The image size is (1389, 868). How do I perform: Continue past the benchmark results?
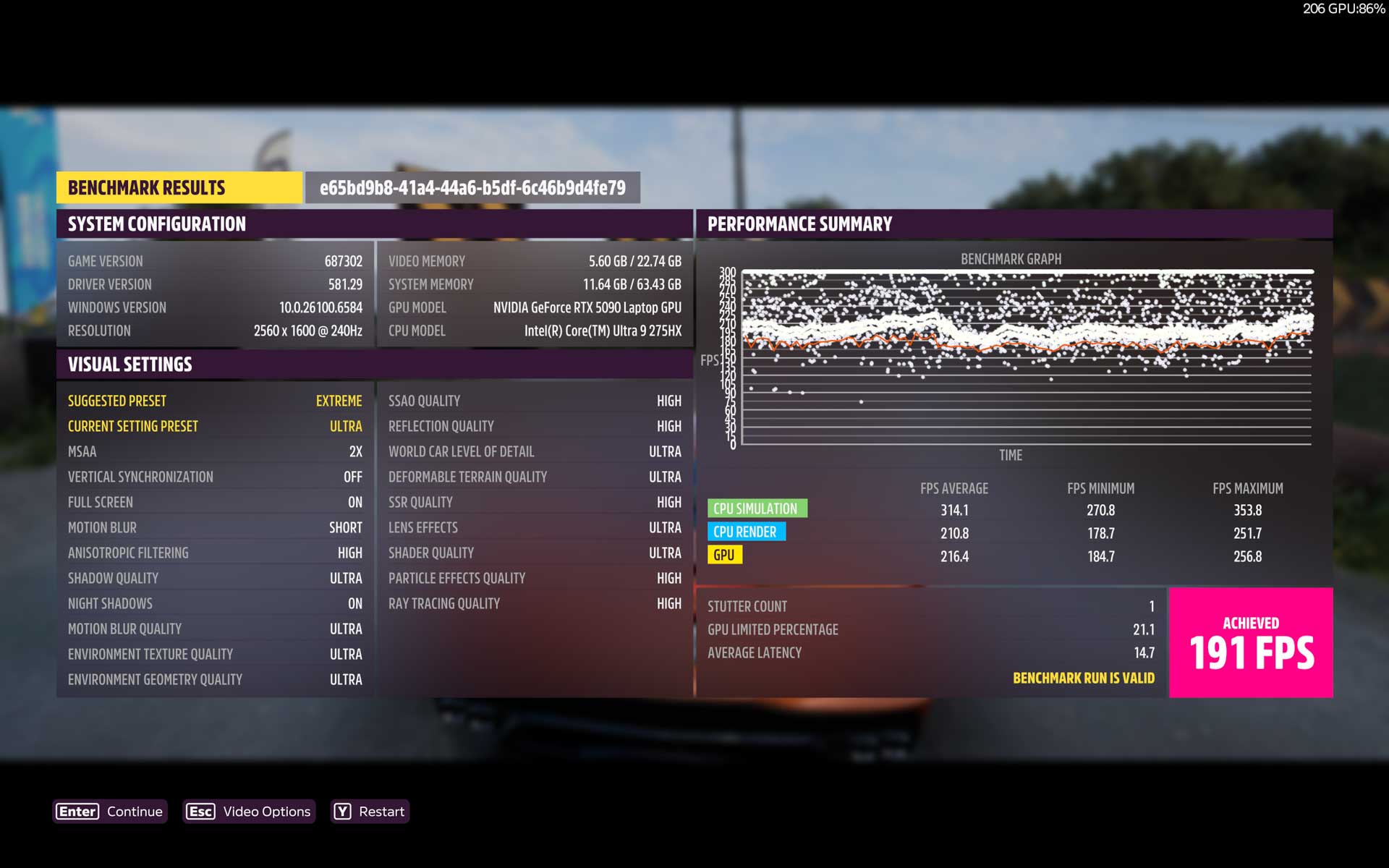(110, 812)
